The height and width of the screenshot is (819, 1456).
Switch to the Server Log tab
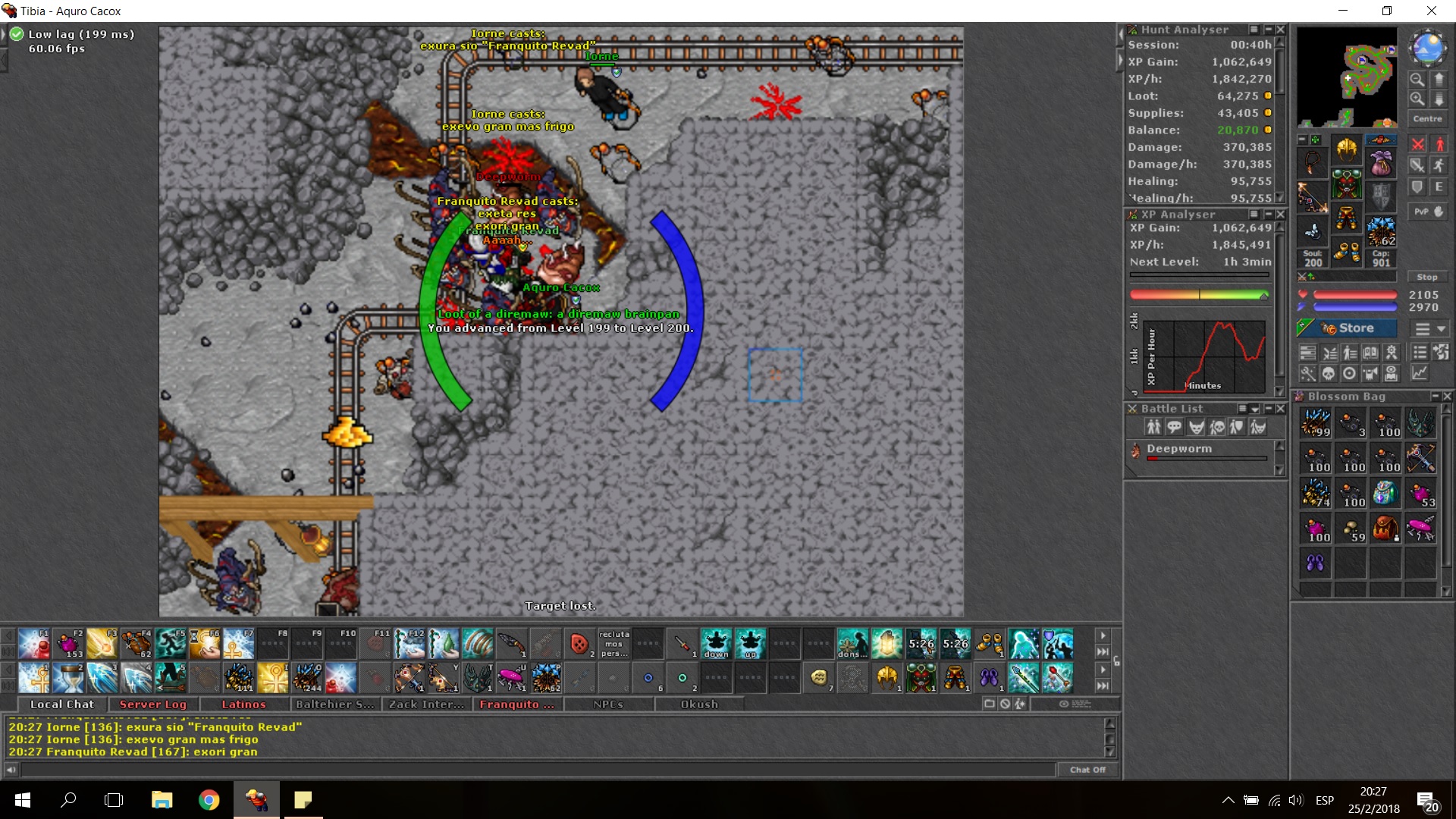(152, 704)
